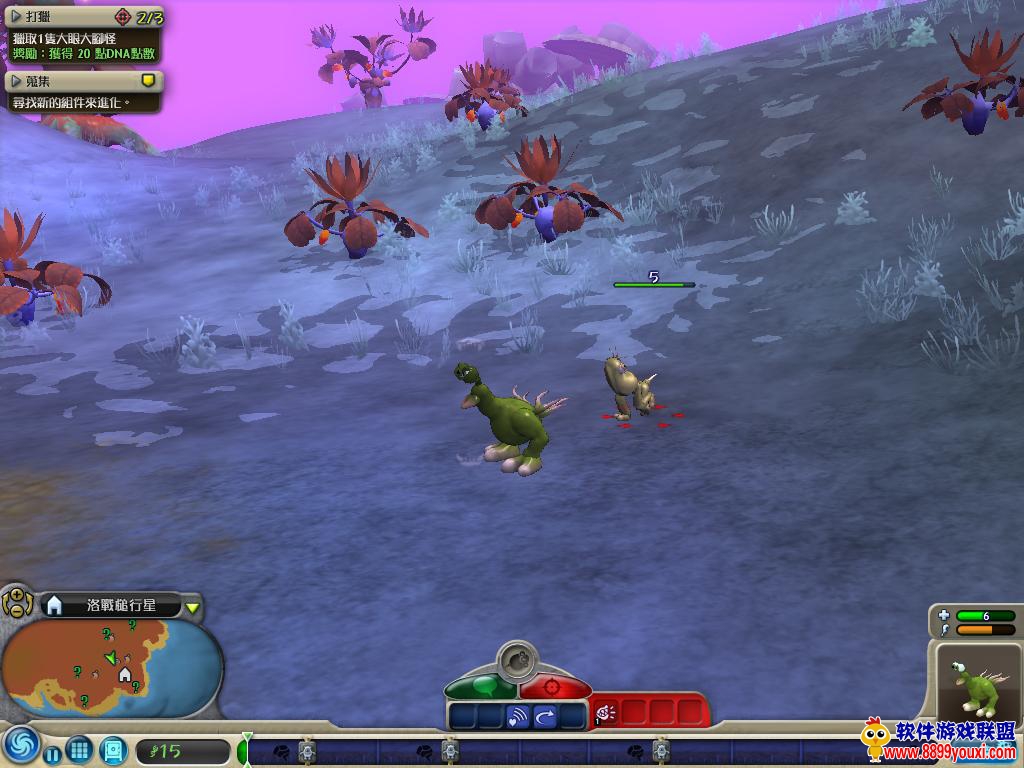
Task: Pause the game with the pause button
Action: tap(52, 751)
